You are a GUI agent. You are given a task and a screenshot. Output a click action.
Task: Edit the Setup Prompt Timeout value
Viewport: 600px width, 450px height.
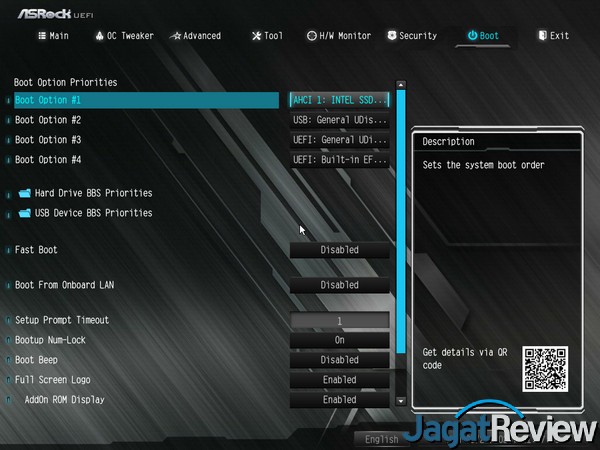pyautogui.click(x=339, y=321)
